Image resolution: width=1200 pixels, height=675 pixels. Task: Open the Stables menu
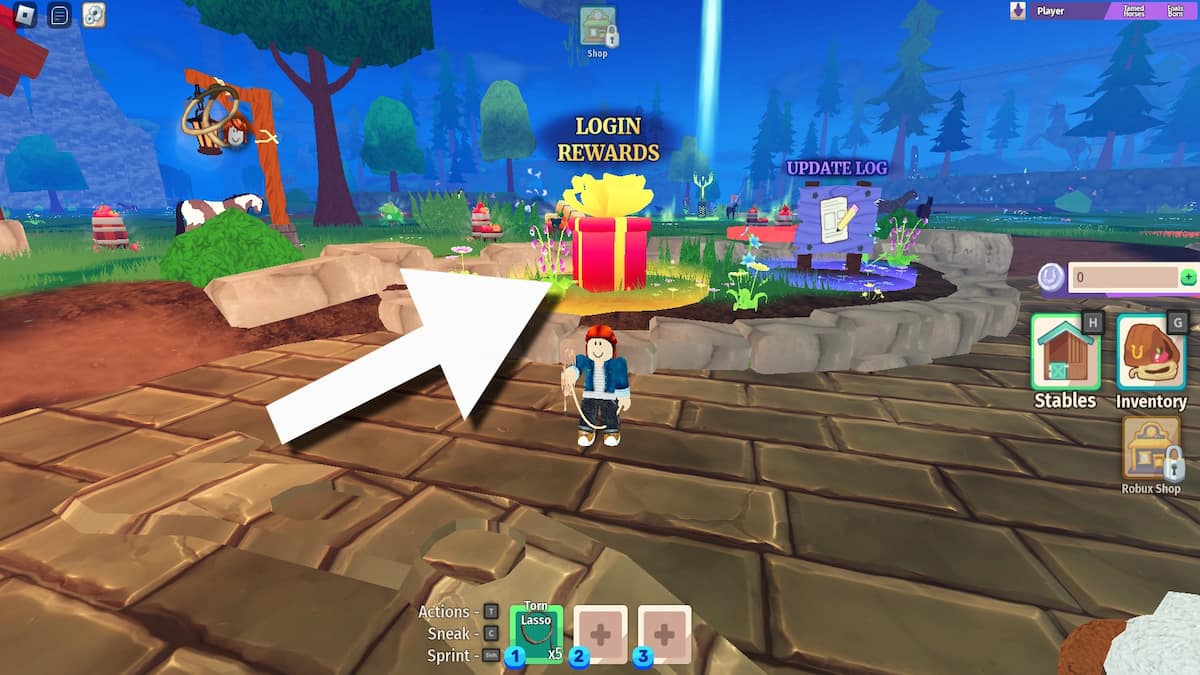1064,352
